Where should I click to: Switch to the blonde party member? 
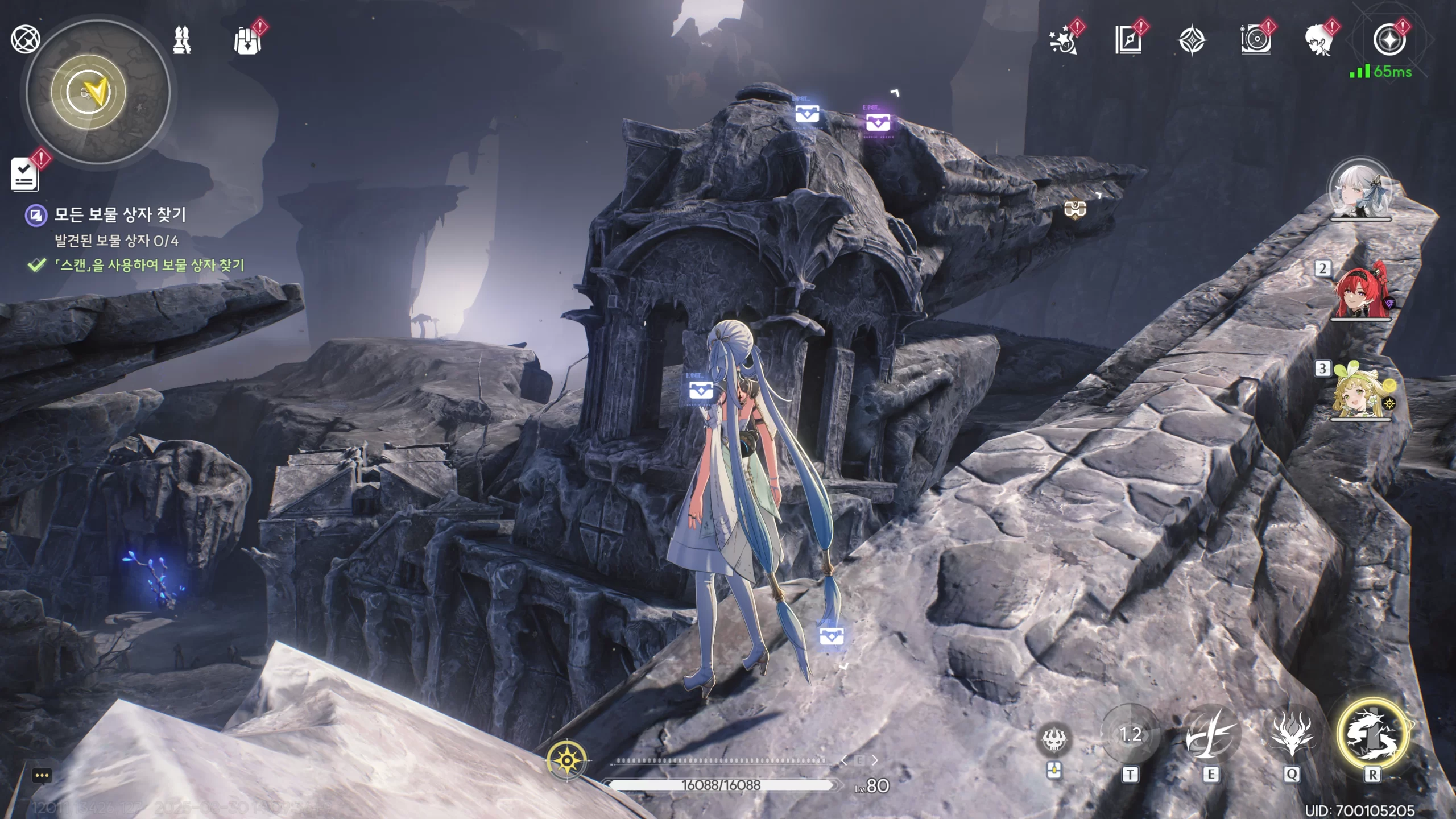1360,392
